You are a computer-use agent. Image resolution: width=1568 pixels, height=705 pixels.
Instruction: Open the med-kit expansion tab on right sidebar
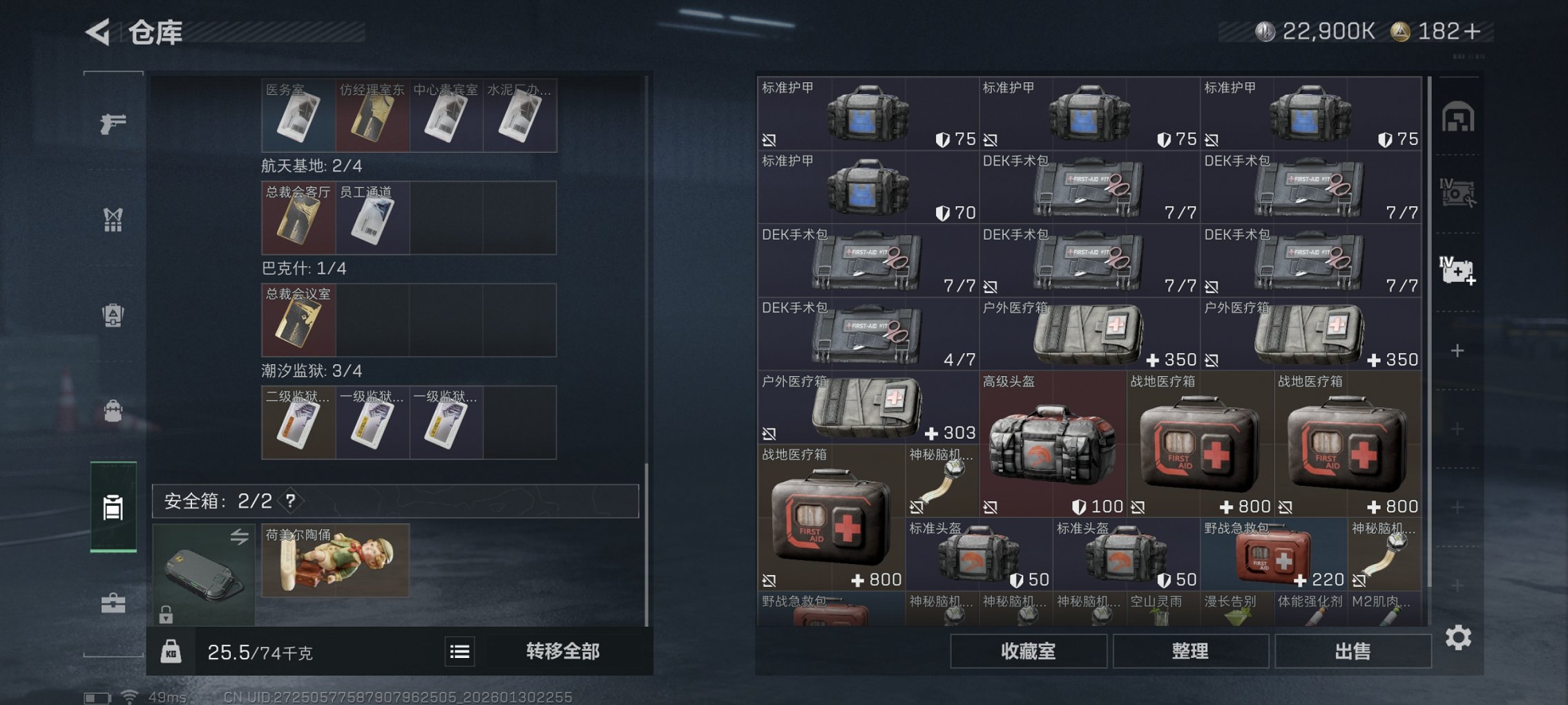(x=1459, y=271)
